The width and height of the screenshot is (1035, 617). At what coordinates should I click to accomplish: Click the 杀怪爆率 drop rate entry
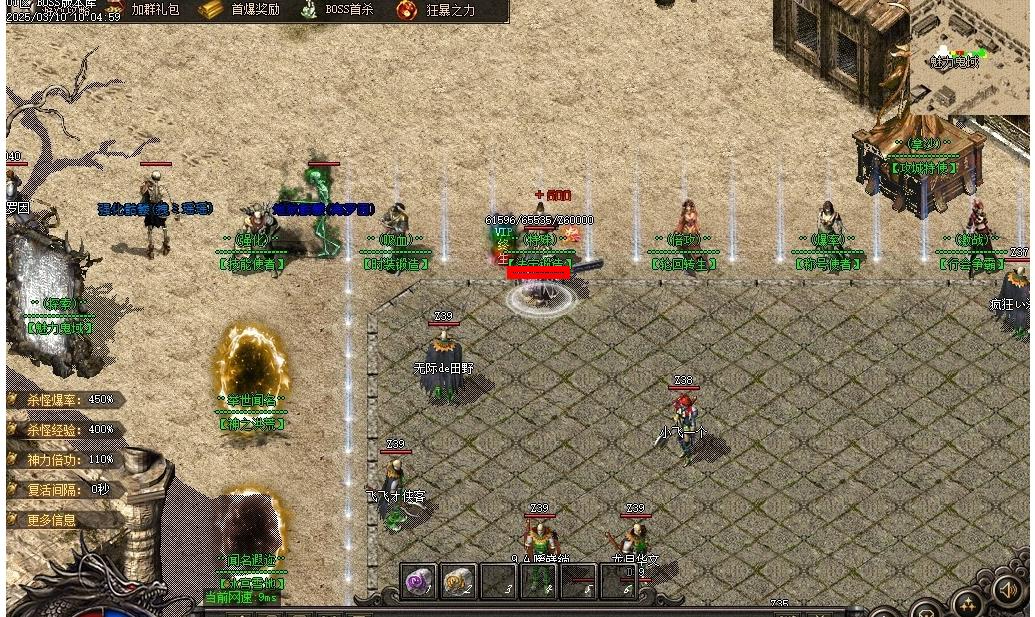click(x=68, y=400)
